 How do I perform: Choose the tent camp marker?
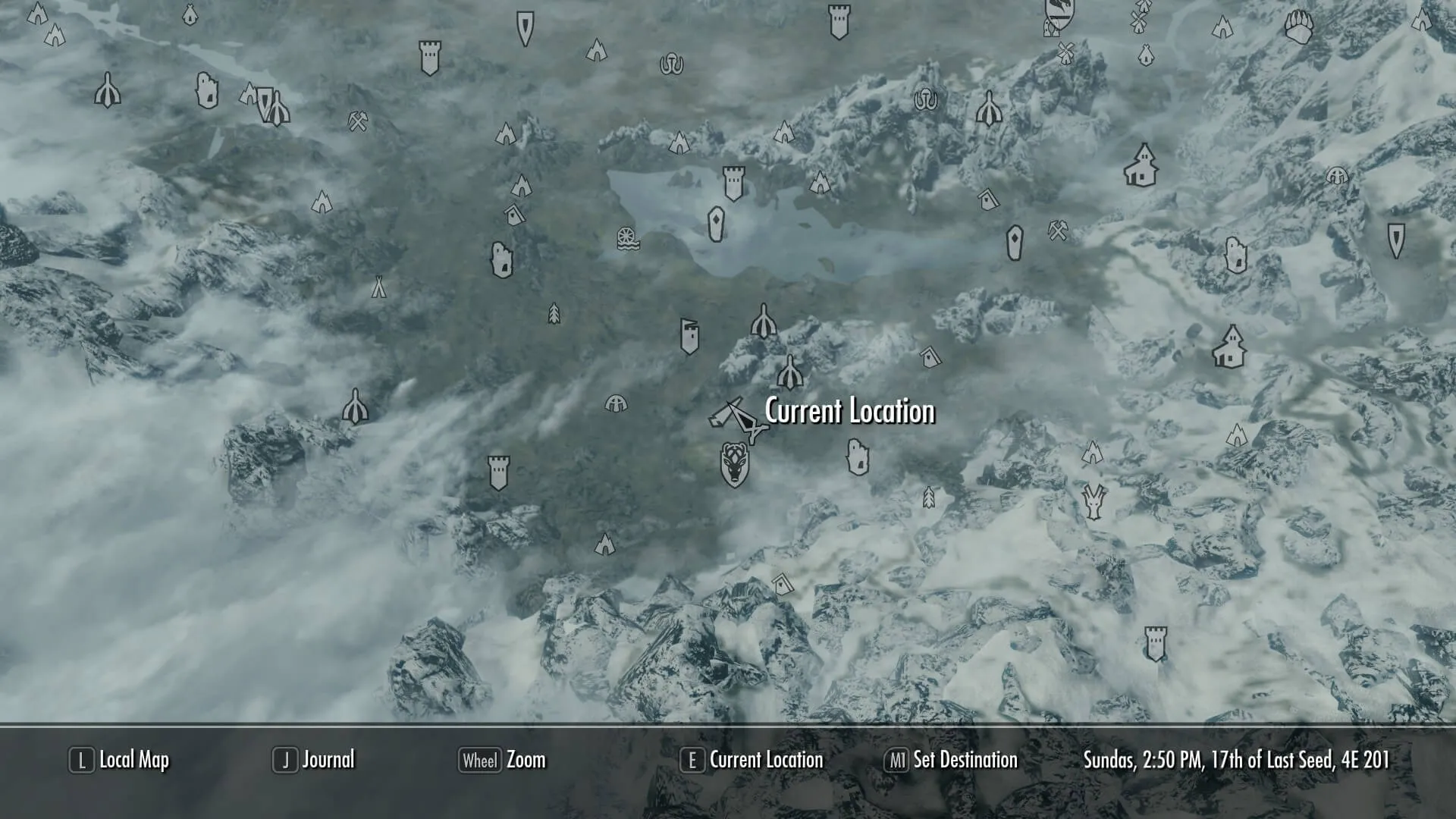click(x=378, y=287)
